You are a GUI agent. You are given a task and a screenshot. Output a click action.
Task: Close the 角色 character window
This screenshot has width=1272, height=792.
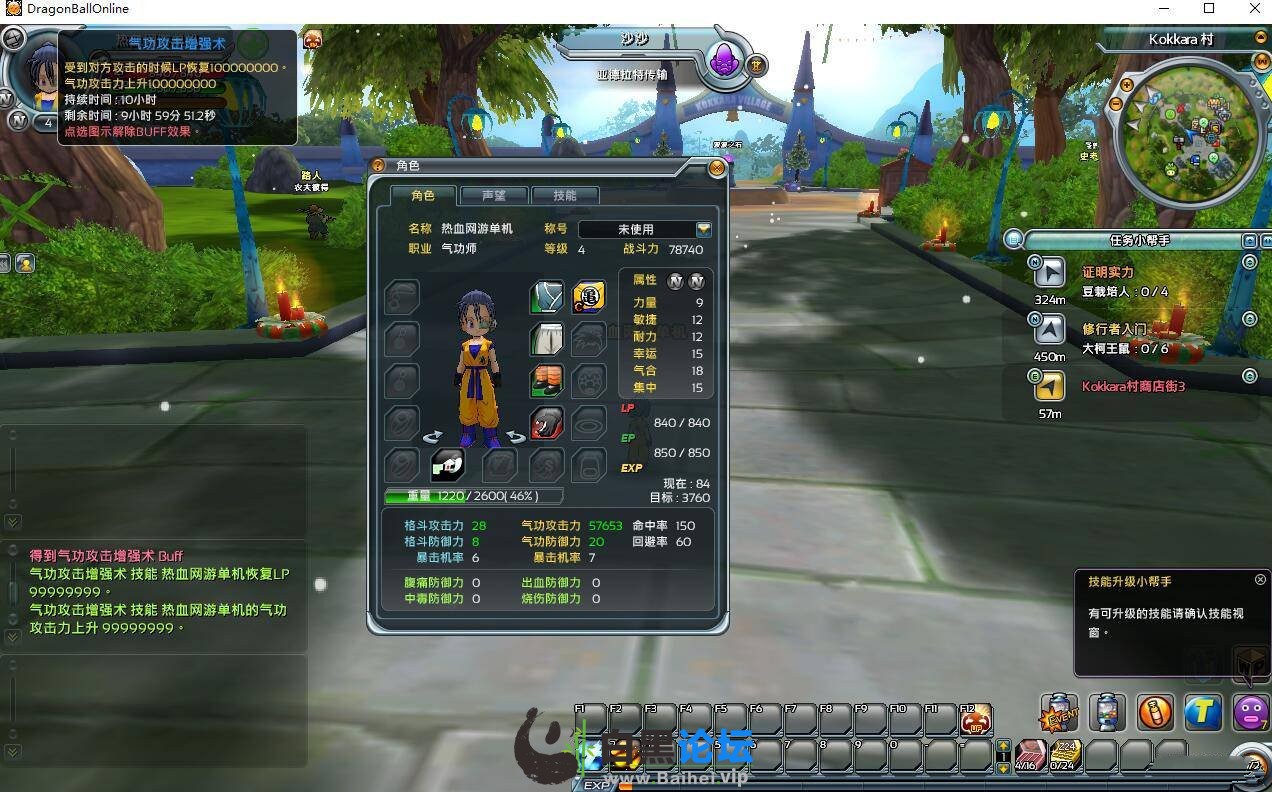pyautogui.click(x=716, y=169)
